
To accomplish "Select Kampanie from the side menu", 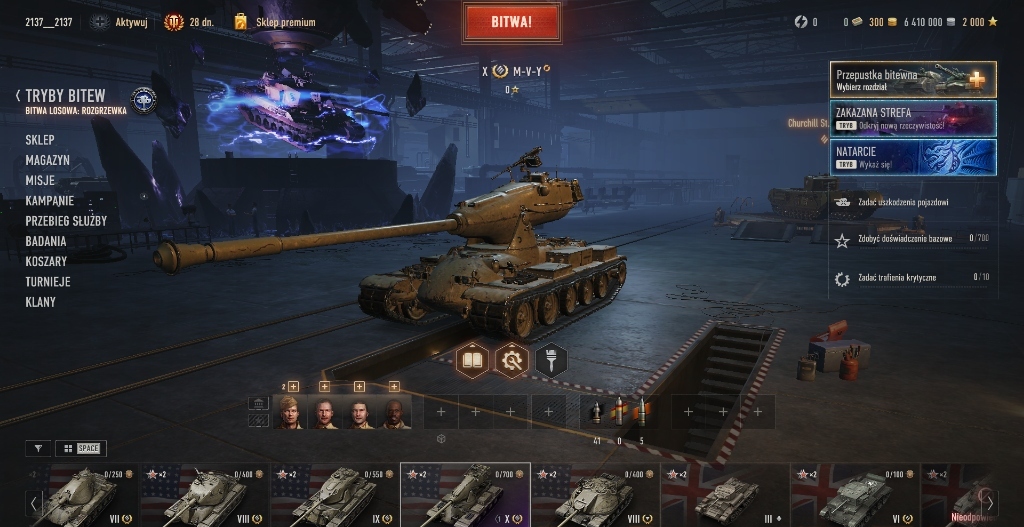I will tap(50, 200).
